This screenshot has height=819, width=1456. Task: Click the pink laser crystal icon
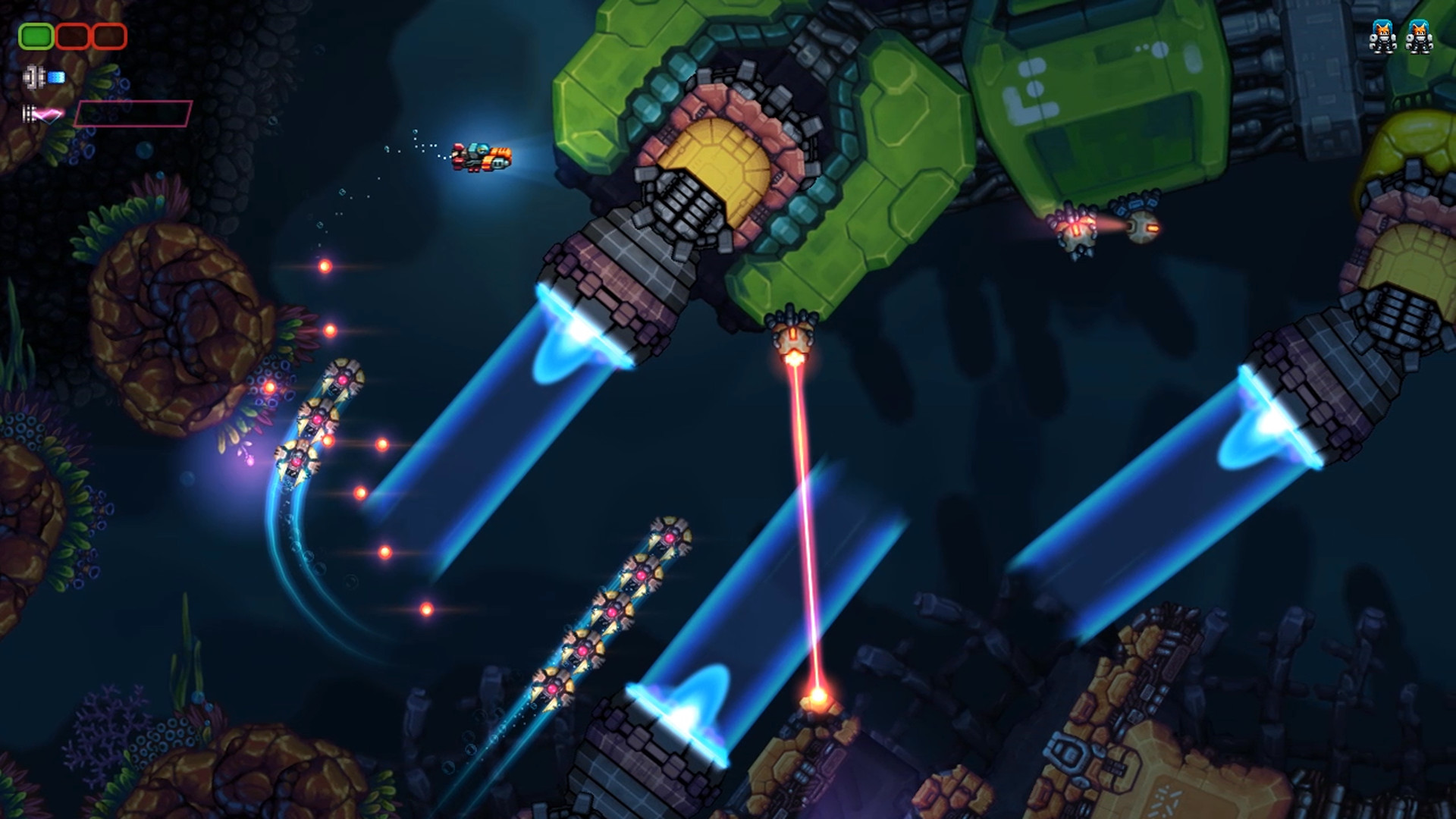pyautogui.click(x=48, y=114)
